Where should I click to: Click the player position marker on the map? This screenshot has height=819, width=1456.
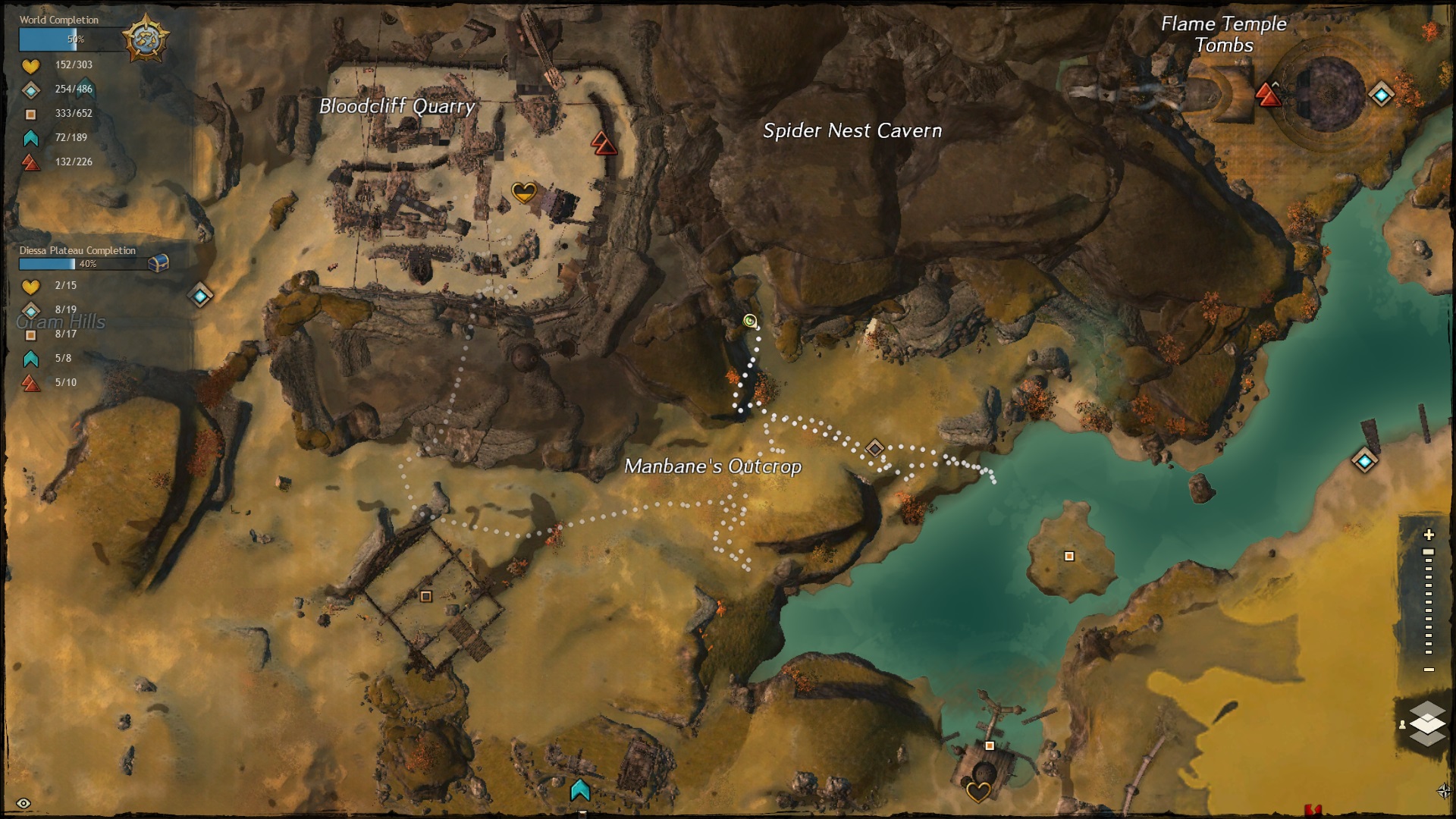pos(750,321)
